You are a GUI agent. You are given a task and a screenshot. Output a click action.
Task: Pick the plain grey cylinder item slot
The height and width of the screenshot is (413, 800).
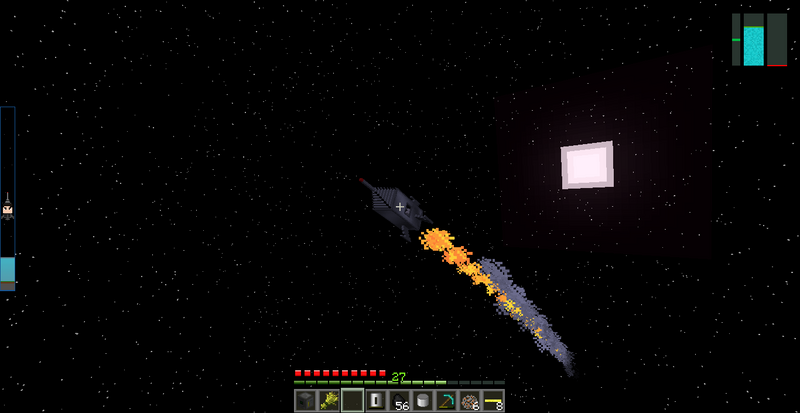[x=423, y=401]
